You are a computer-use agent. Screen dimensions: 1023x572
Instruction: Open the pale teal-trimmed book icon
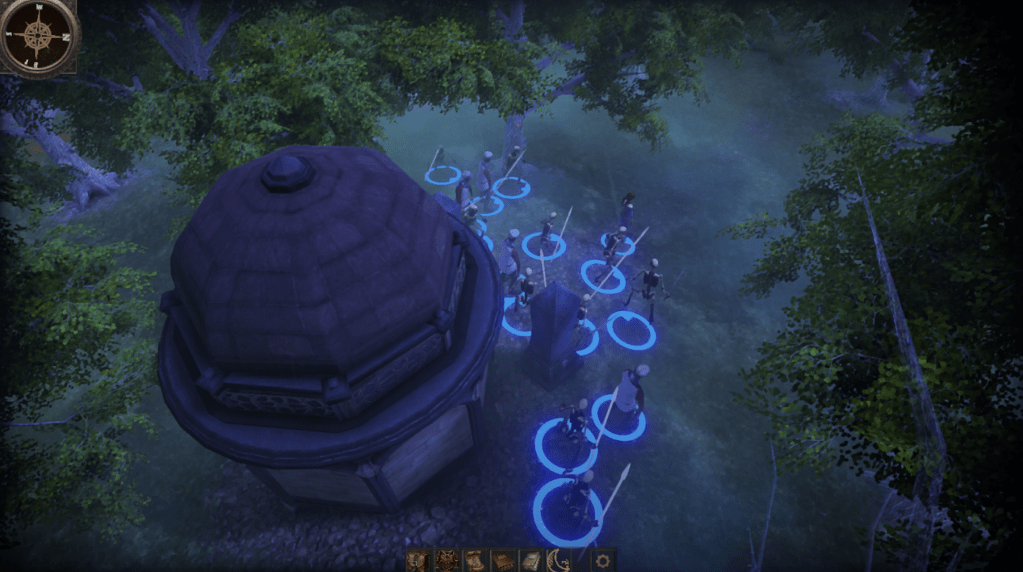click(x=531, y=560)
